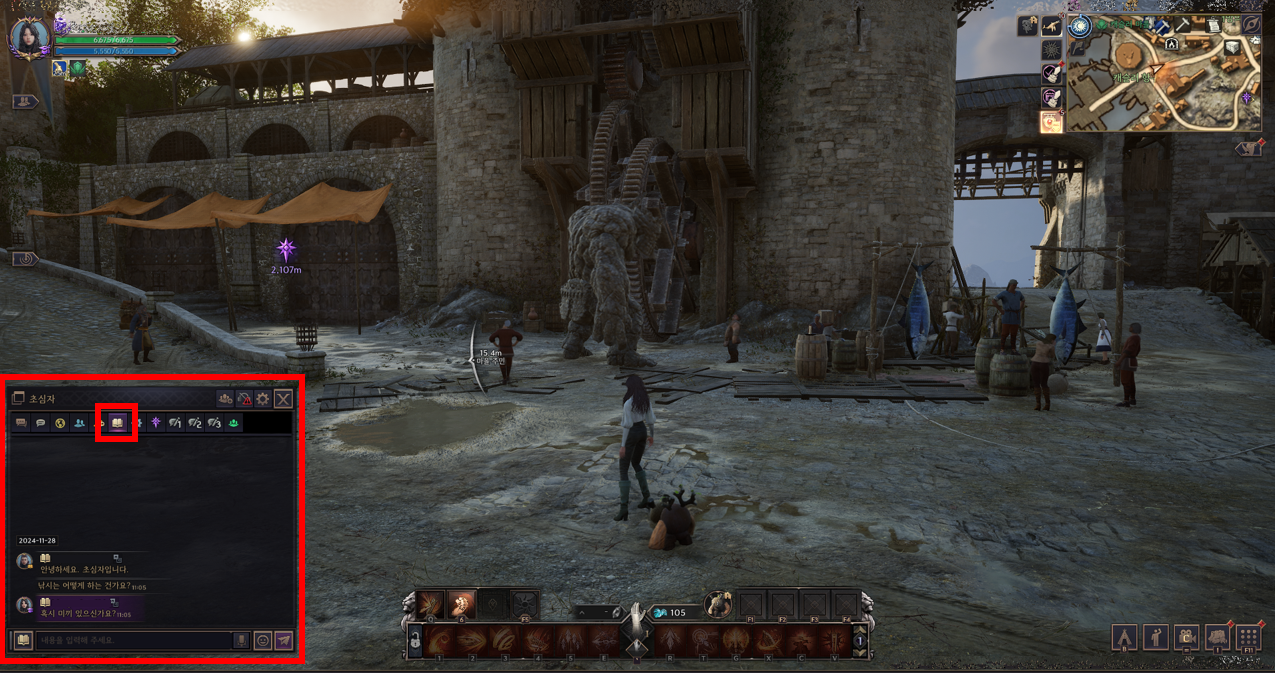Select the globe world chat tab

click(x=60, y=424)
